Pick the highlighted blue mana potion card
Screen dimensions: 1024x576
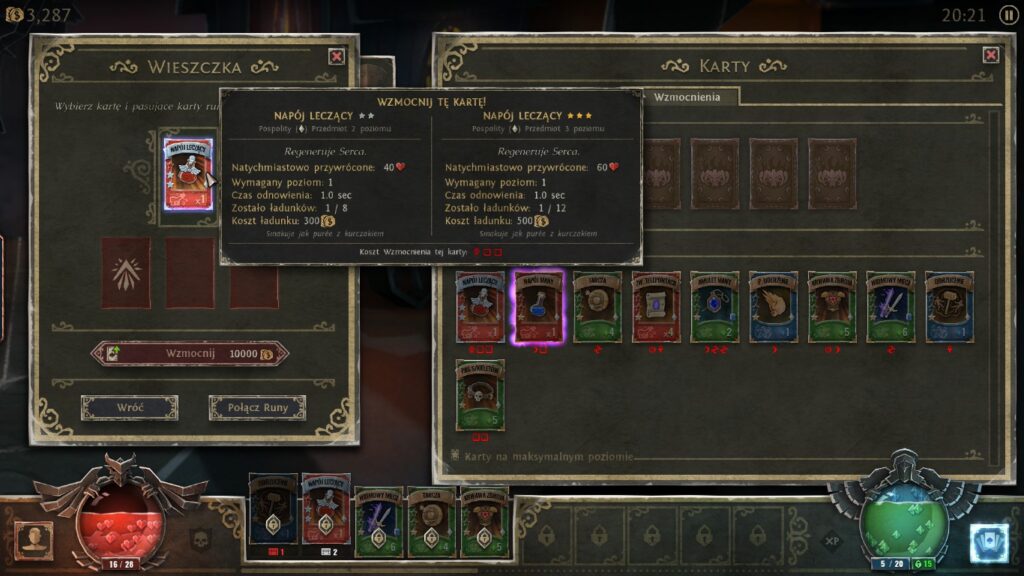(539, 307)
